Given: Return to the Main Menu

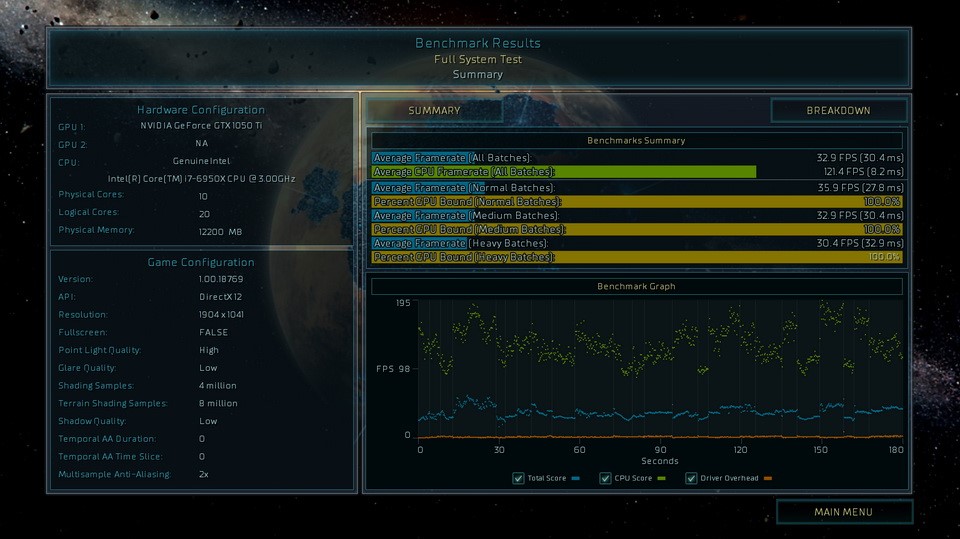Looking at the screenshot, I should (x=843, y=512).
